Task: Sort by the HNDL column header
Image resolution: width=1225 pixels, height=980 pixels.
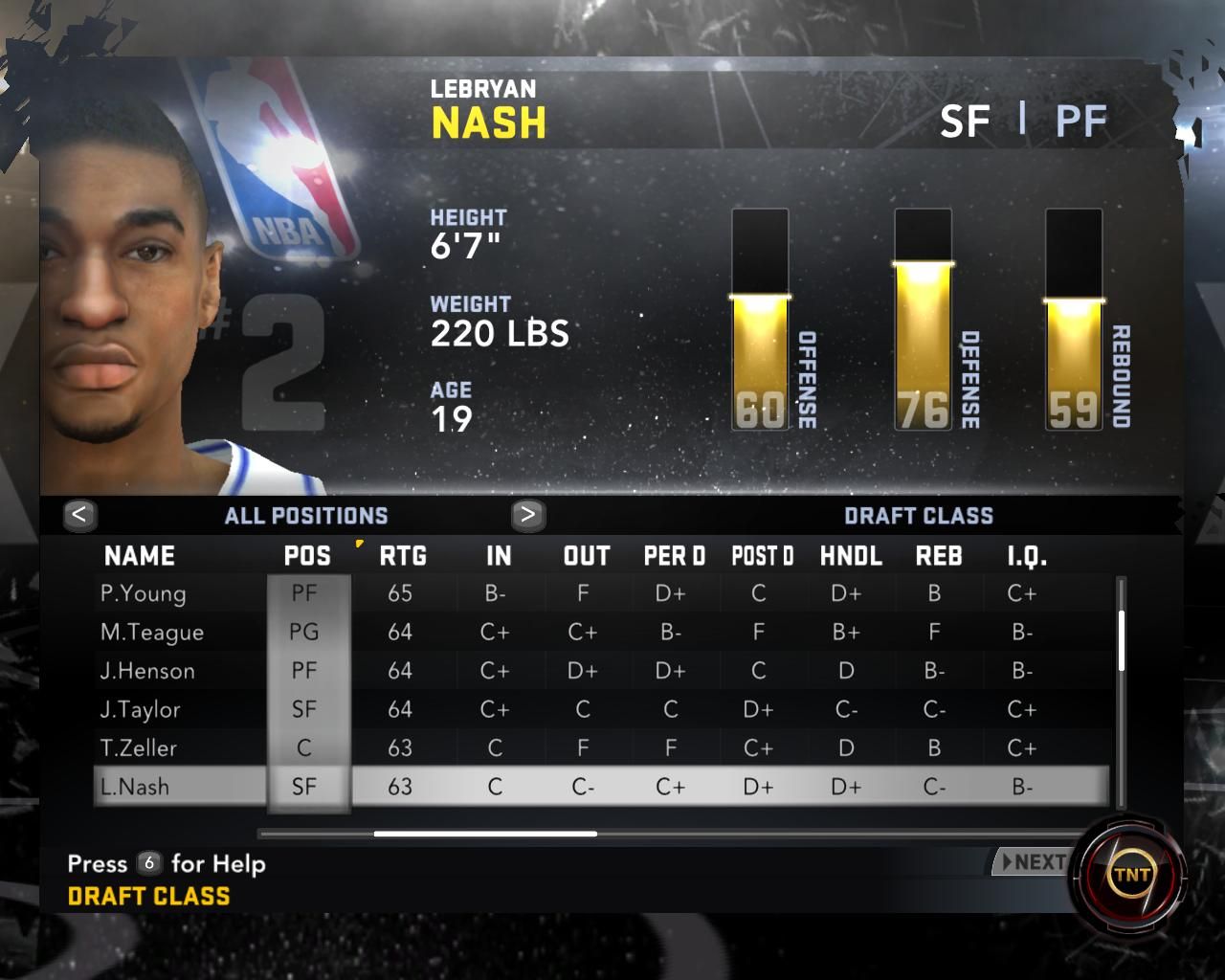Action: coord(851,556)
